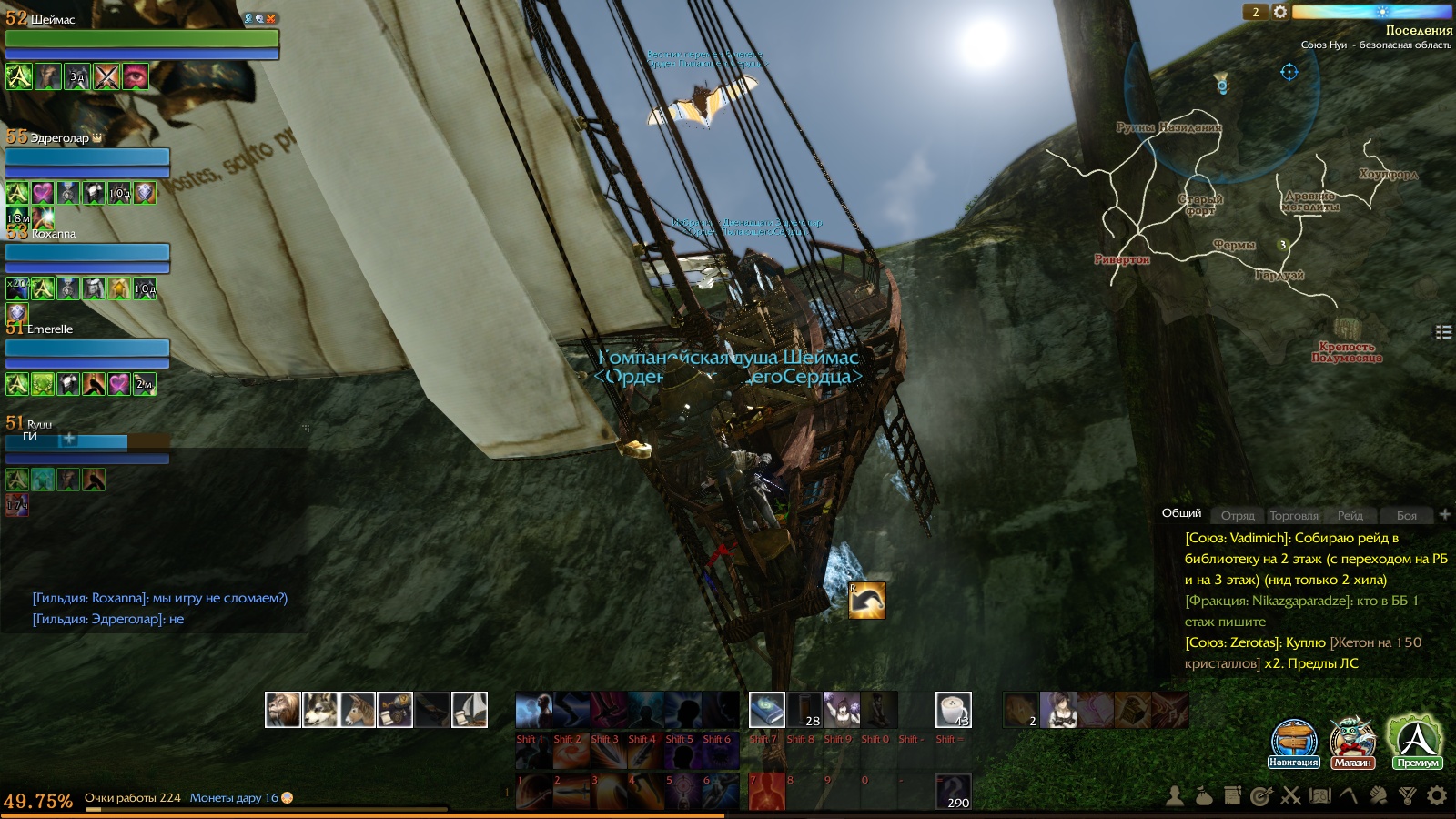Switch to the Отряд chat tab
Image resolution: width=1456 pixels, height=819 pixels.
pos(1238,515)
